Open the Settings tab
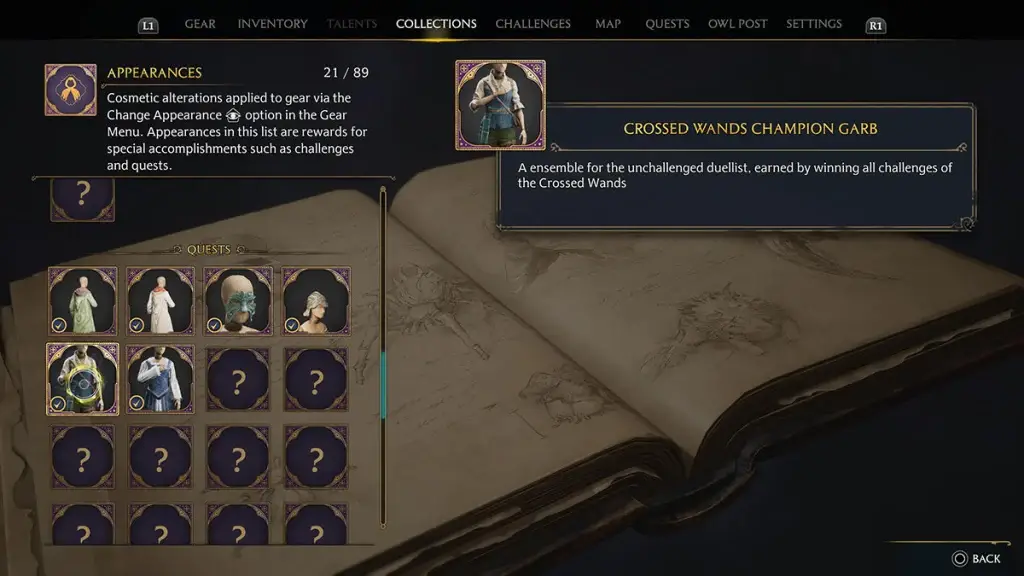Viewport: 1024px width, 576px height. 814,24
